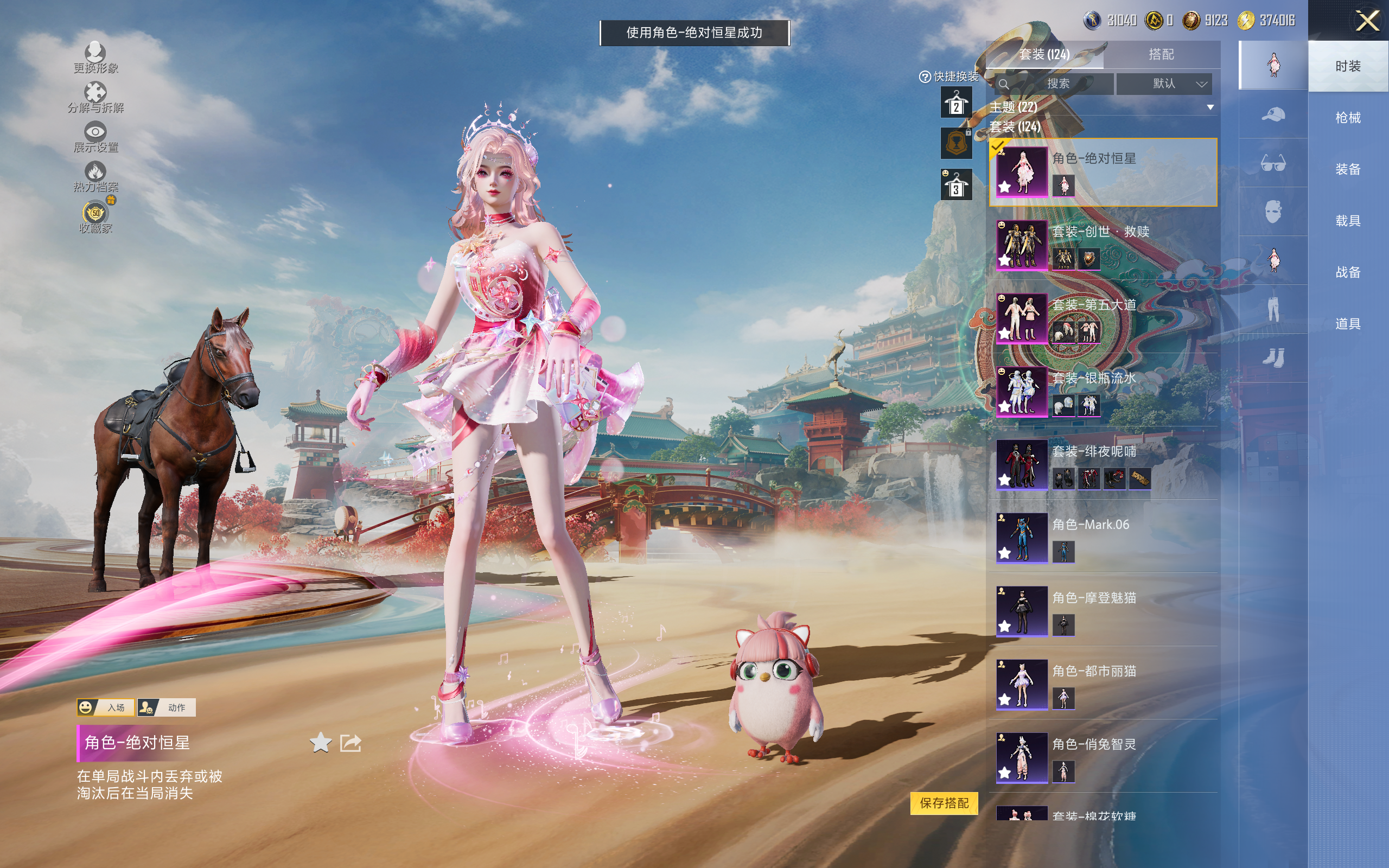Select the 角色-摩登魅猫 outfit
The image size is (1389, 868).
pyautogui.click(x=1102, y=611)
